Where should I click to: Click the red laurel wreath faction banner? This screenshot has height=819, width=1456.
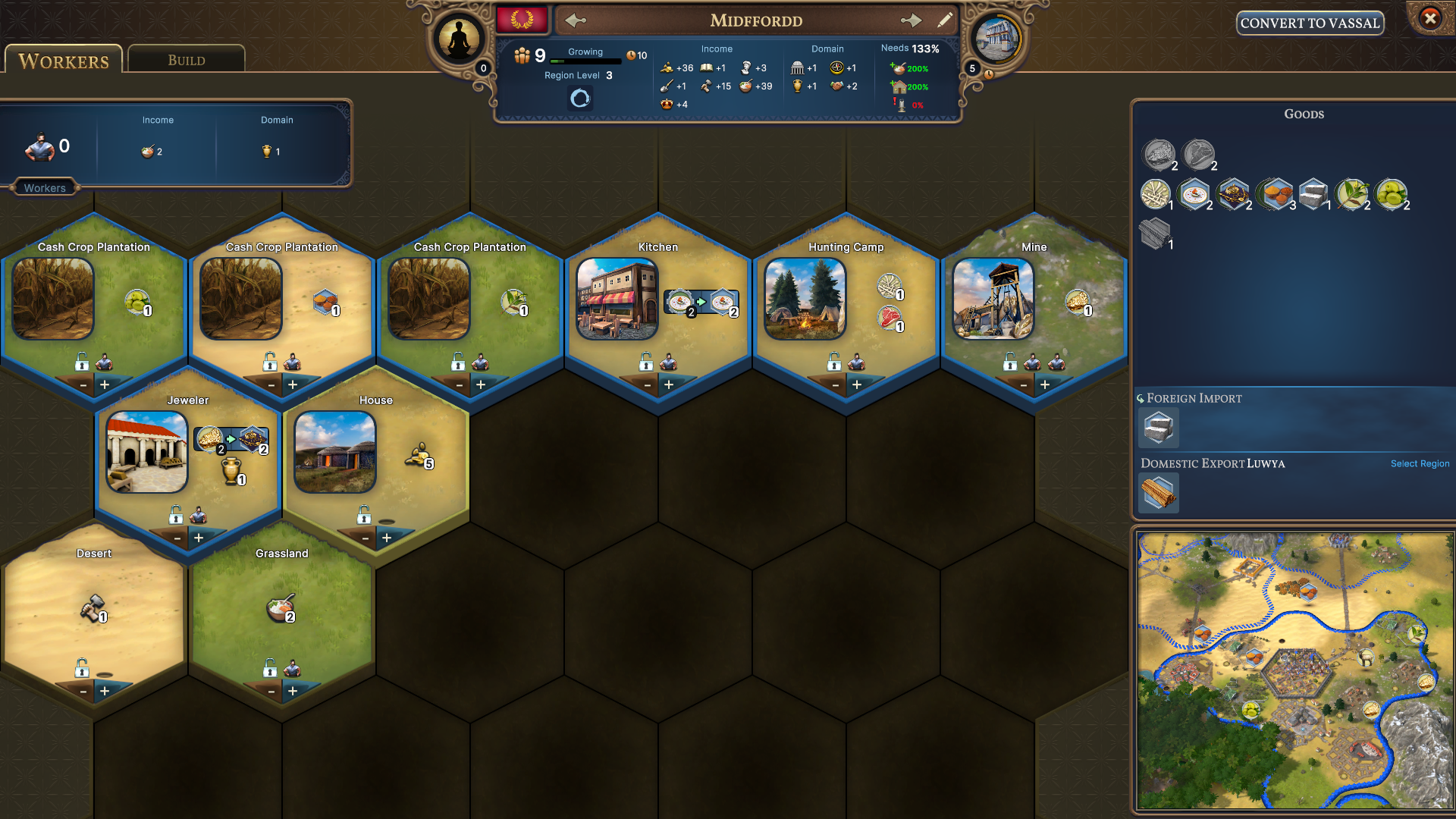[522, 18]
